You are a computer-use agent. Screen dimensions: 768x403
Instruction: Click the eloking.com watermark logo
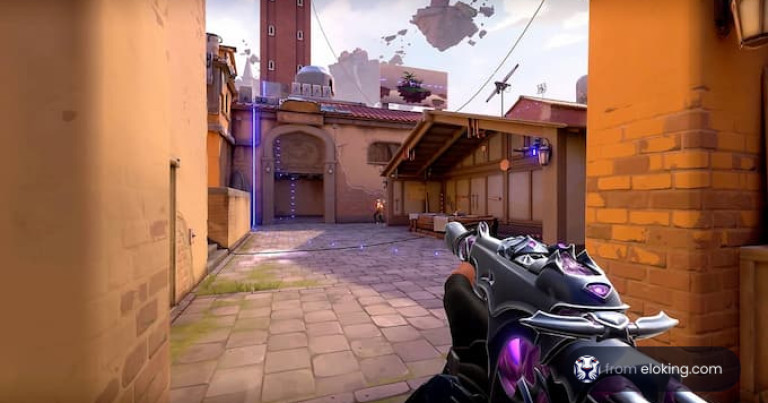[587, 369]
